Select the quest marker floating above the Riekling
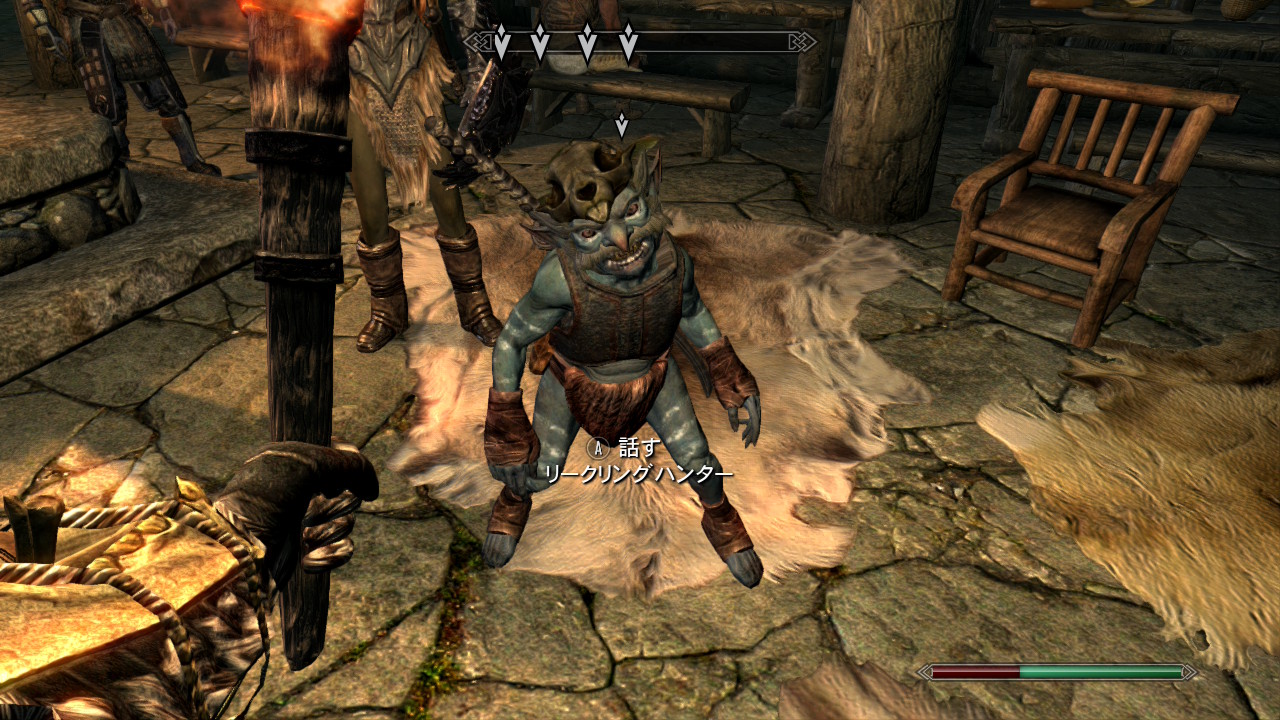The image size is (1280, 720). (621, 125)
